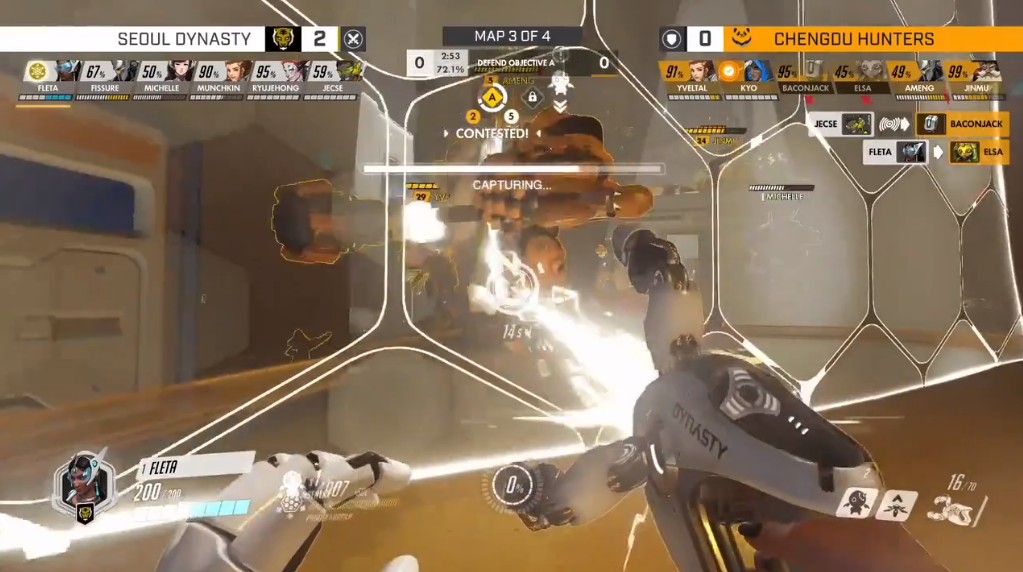Select JECSE's player portrait
Image resolution: width=1023 pixels, height=572 pixels.
point(349,72)
